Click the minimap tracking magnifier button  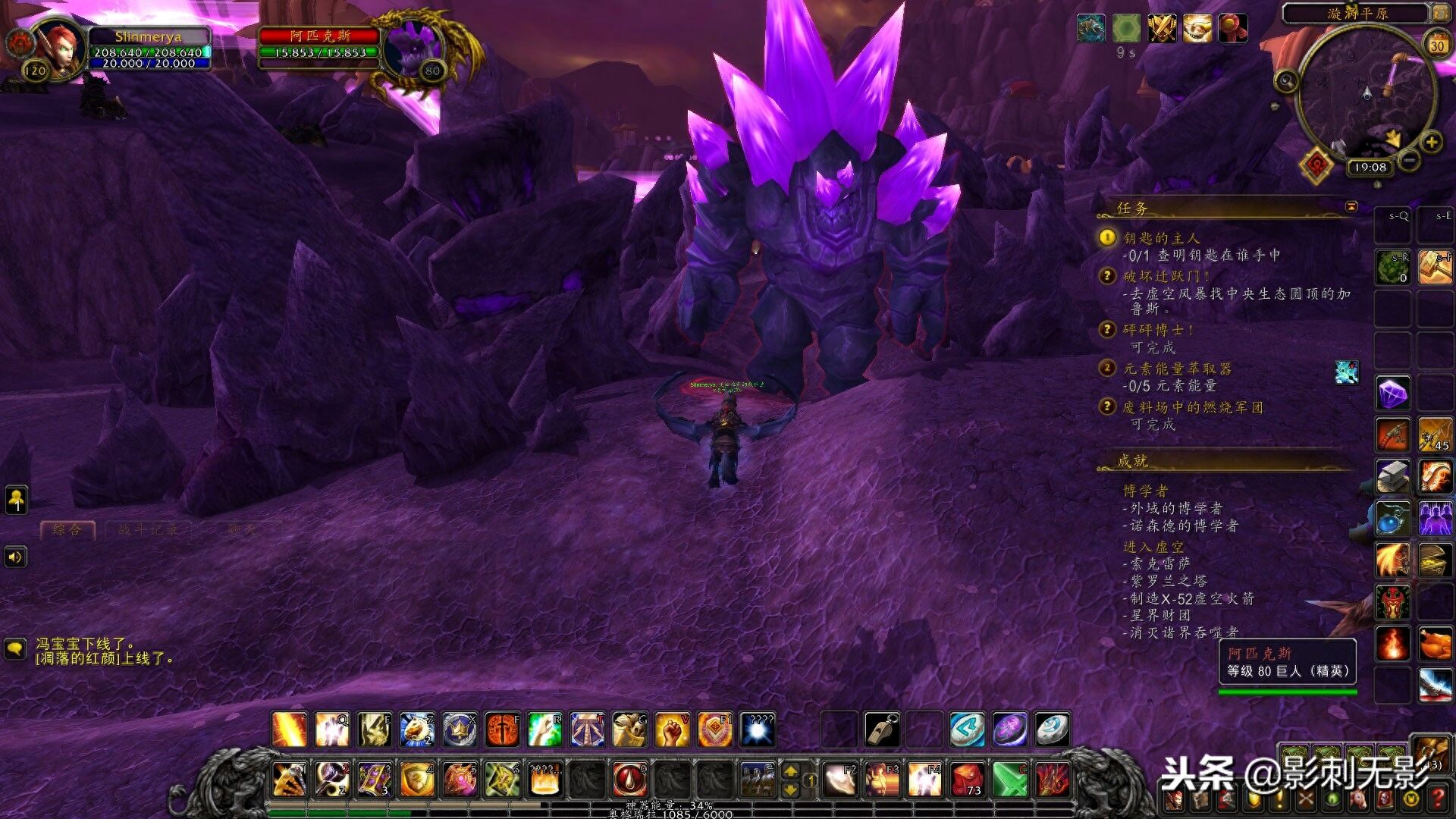1286,80
